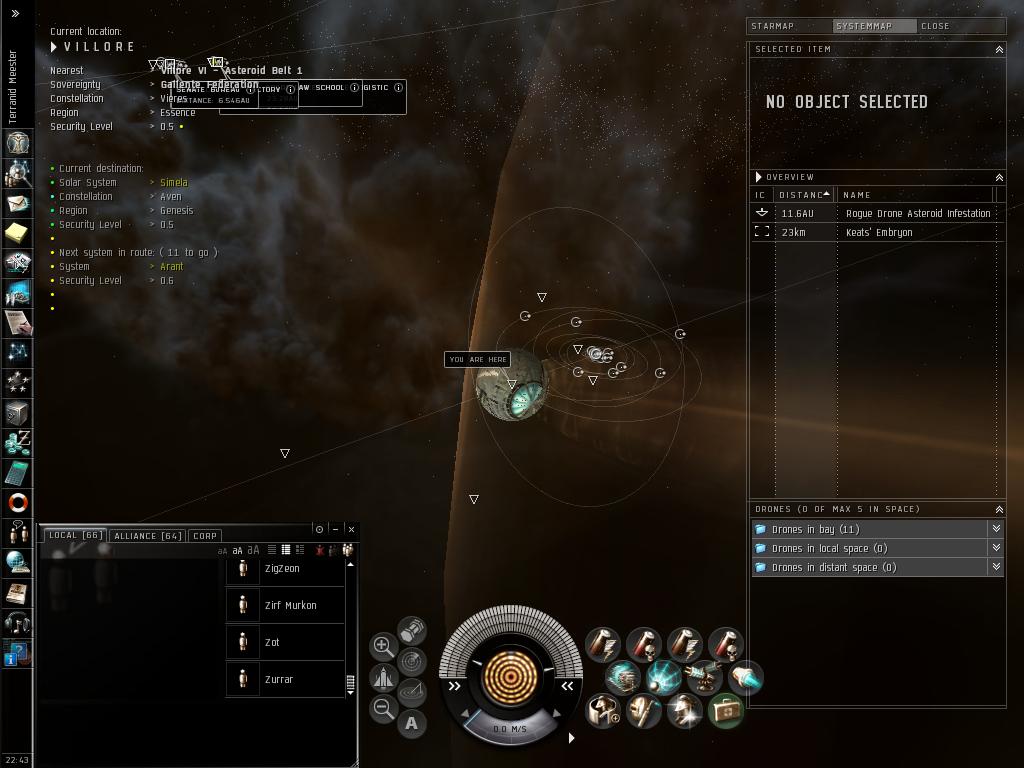Activate the green medical kit module
This screenshot has height=768, width=1024.
click(726, 711)
